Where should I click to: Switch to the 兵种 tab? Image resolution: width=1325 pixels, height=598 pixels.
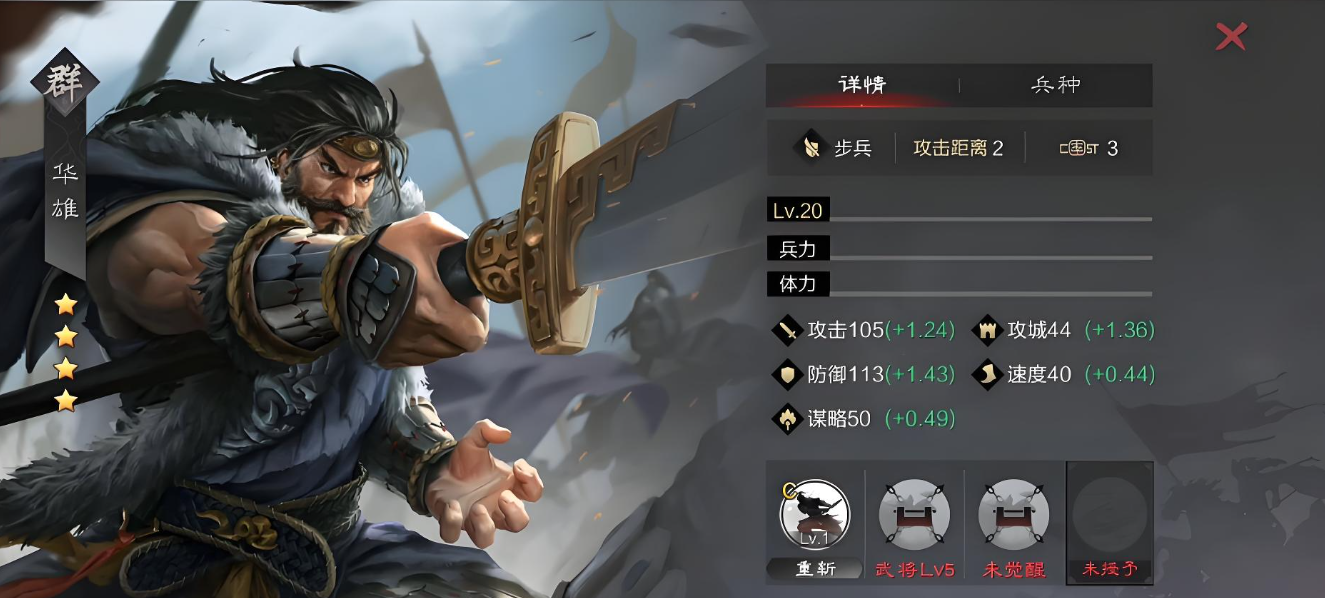click(x=1056, y=85)
